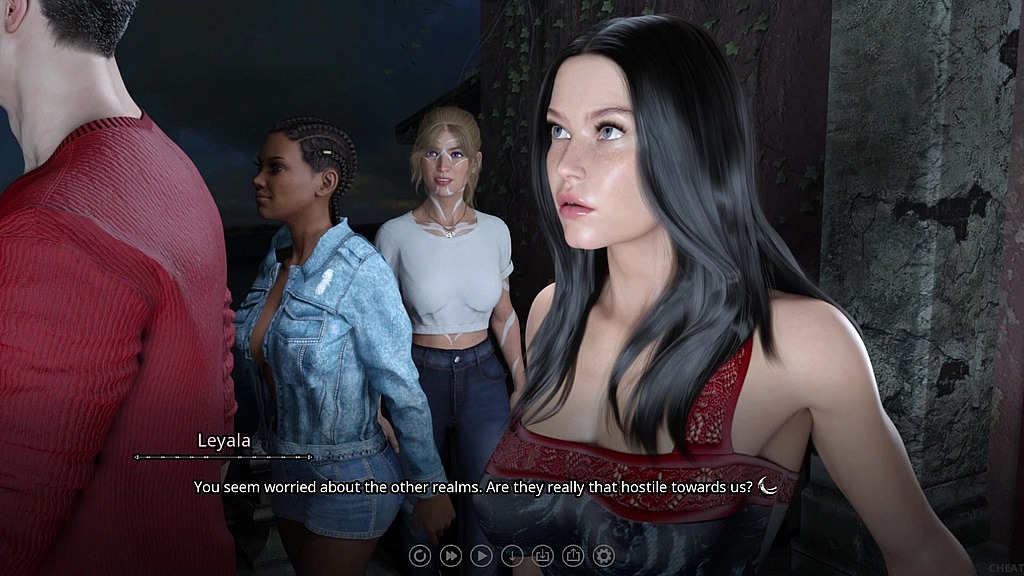Activate the double-arrow skip button
The height and width of the screenshot is (576, 1024).
(x=451, y=555)
